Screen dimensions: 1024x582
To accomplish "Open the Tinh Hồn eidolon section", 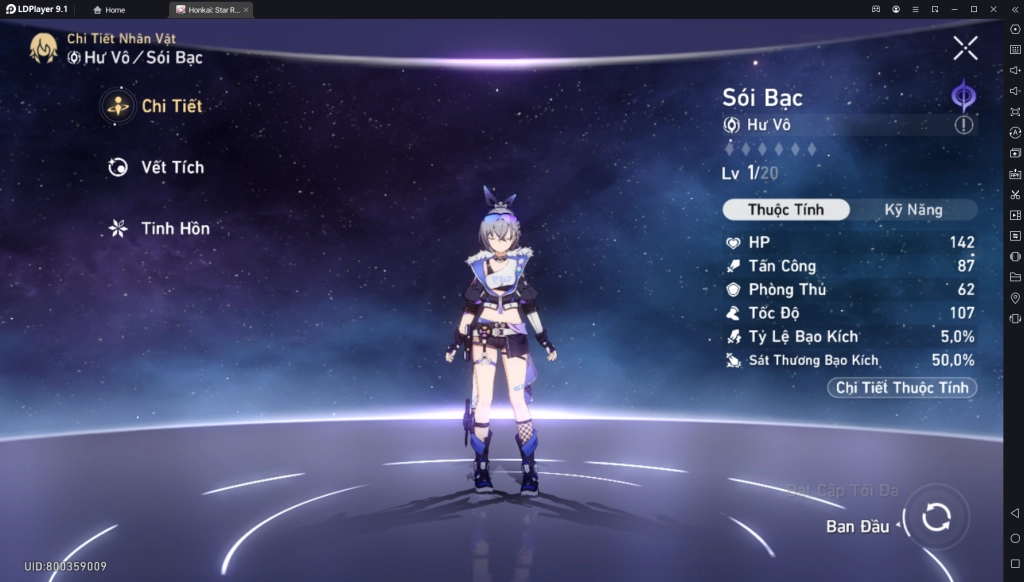I will tap(158, 228).
